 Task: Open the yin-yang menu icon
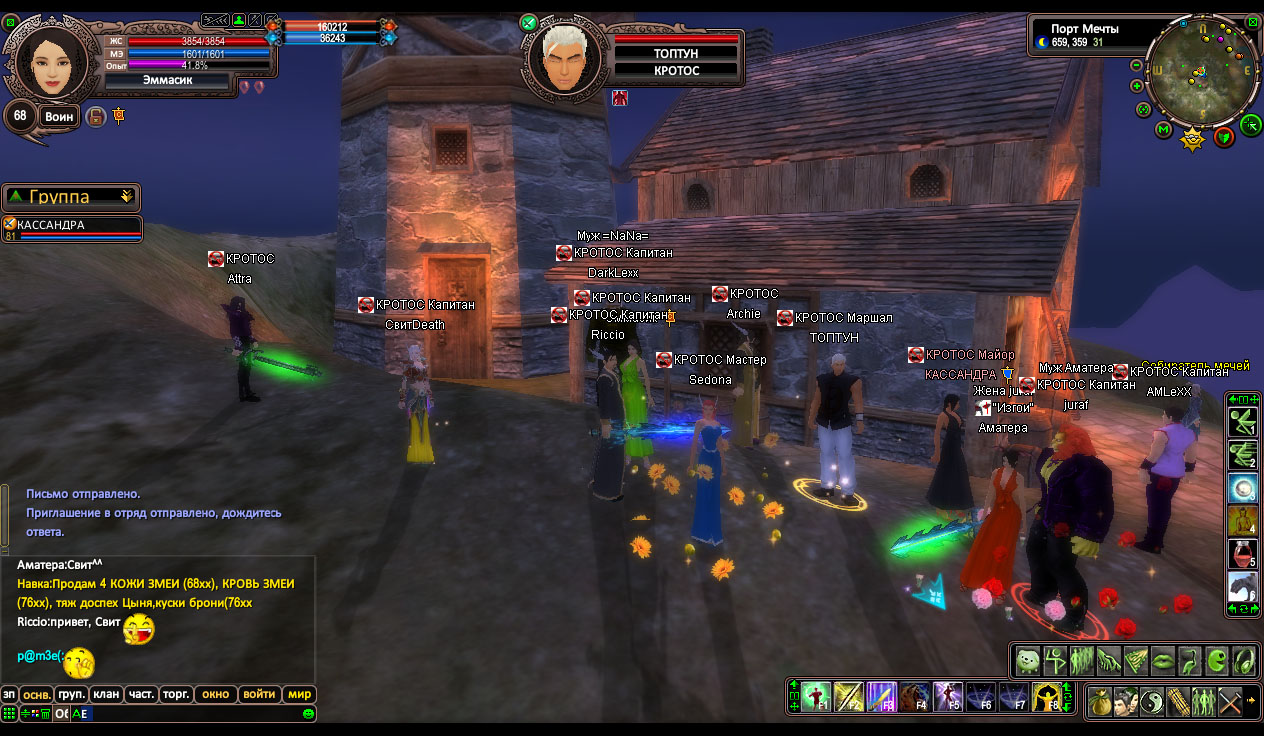point(1152,701)
